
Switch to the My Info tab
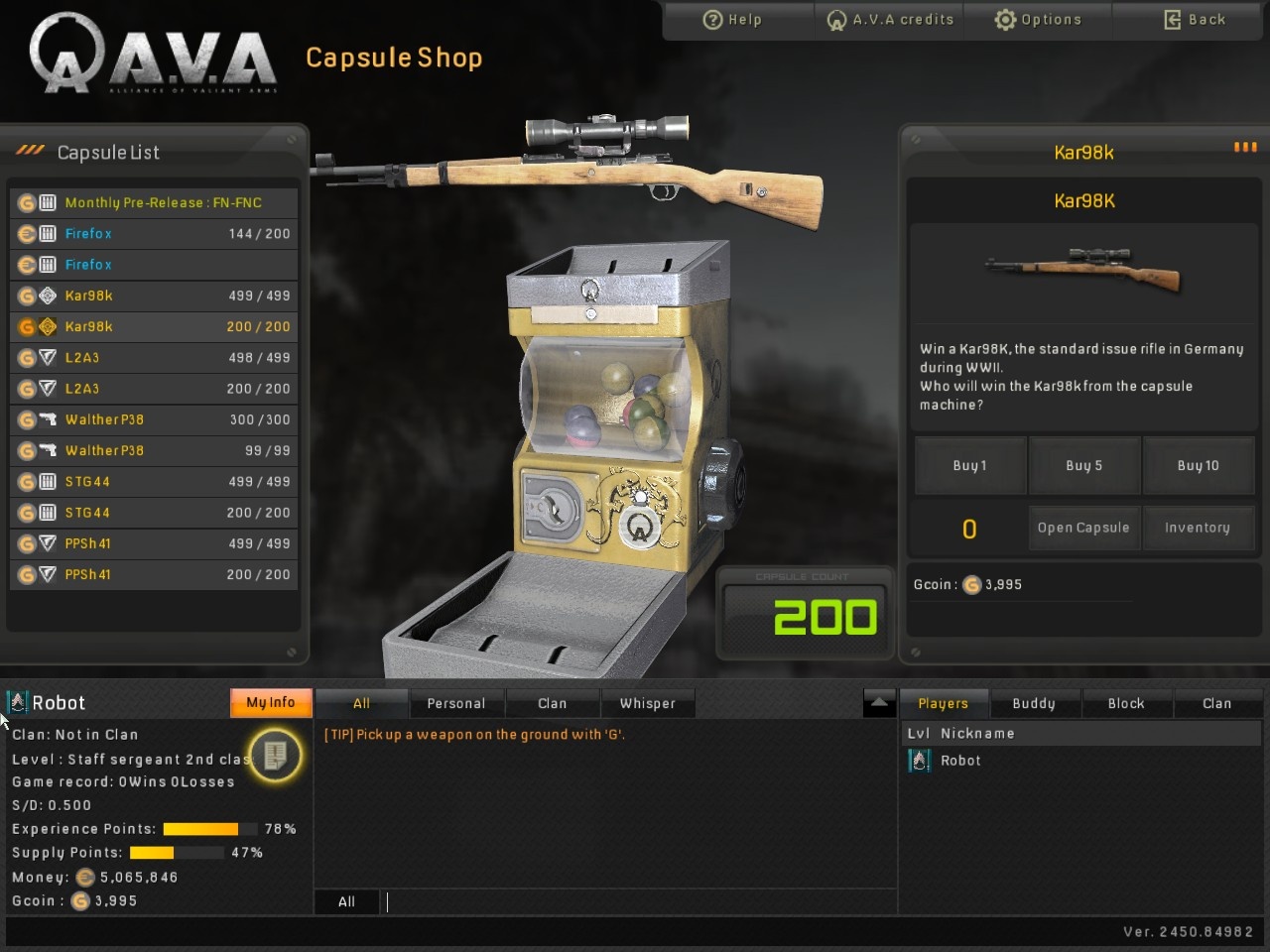point(270,702)
